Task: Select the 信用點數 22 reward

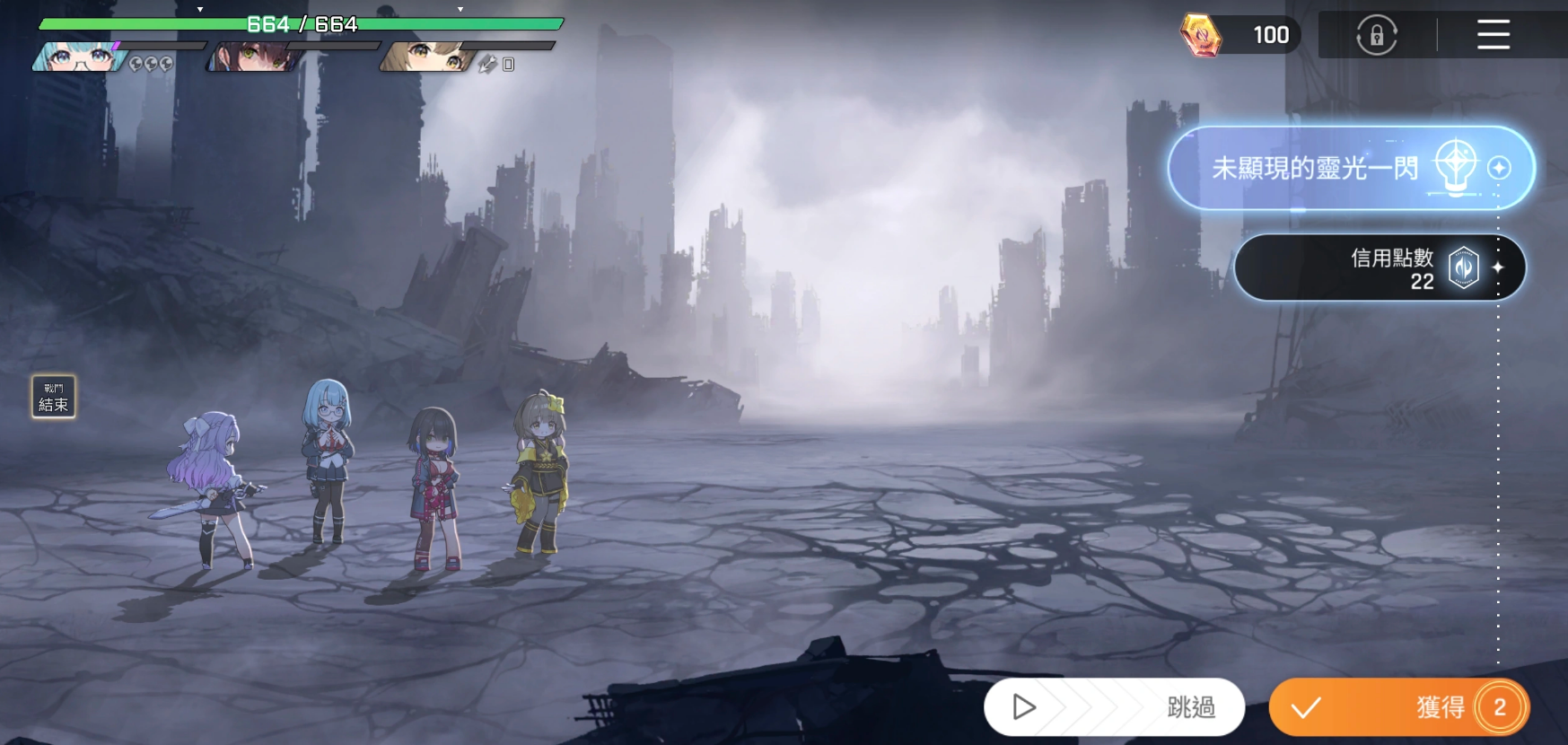Action: point(1379,268)
